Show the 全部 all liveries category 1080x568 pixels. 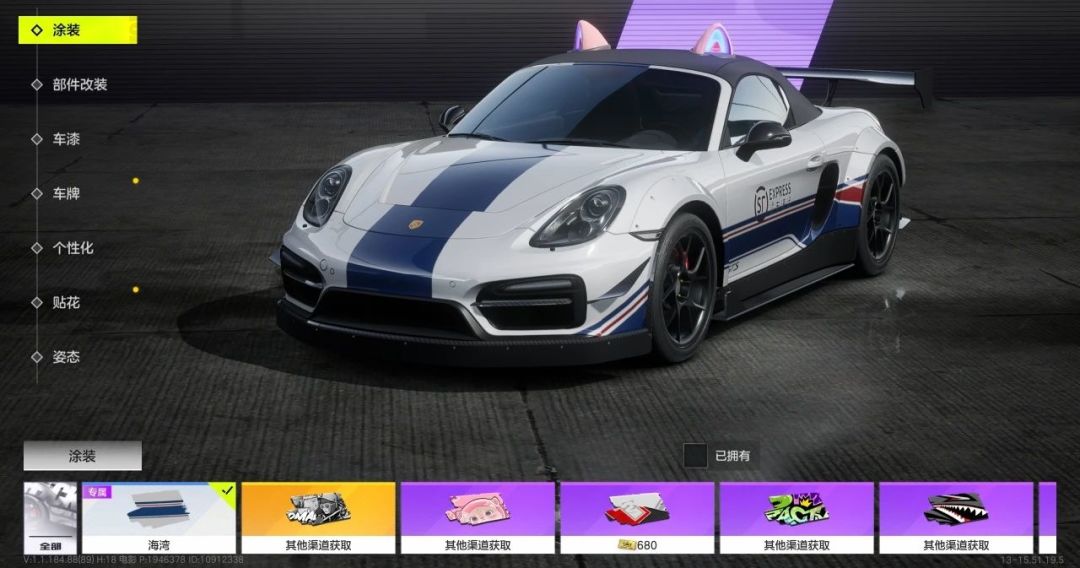point(50,518)
